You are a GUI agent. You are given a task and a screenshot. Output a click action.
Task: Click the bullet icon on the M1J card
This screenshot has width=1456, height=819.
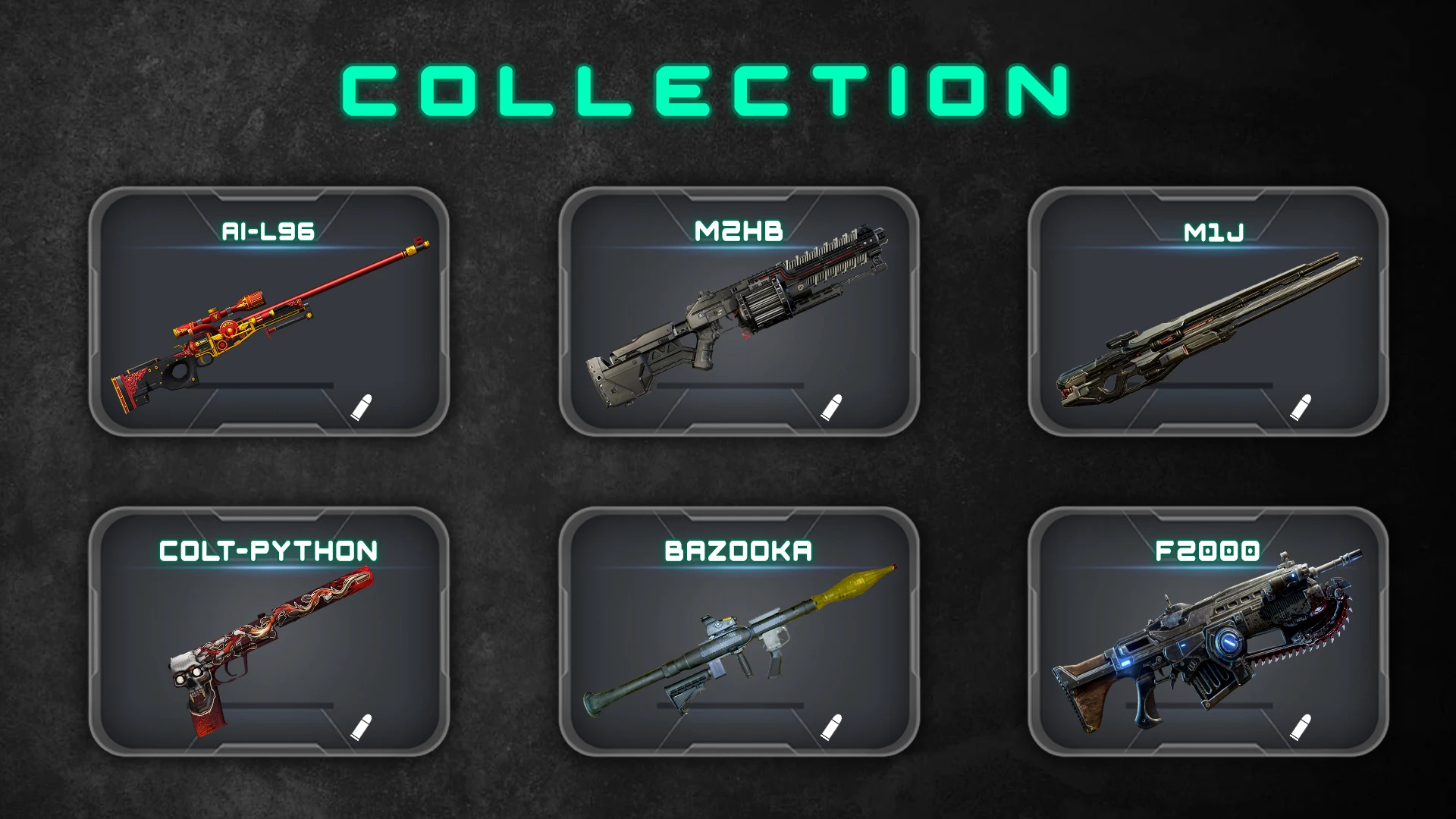point(1300,407)
